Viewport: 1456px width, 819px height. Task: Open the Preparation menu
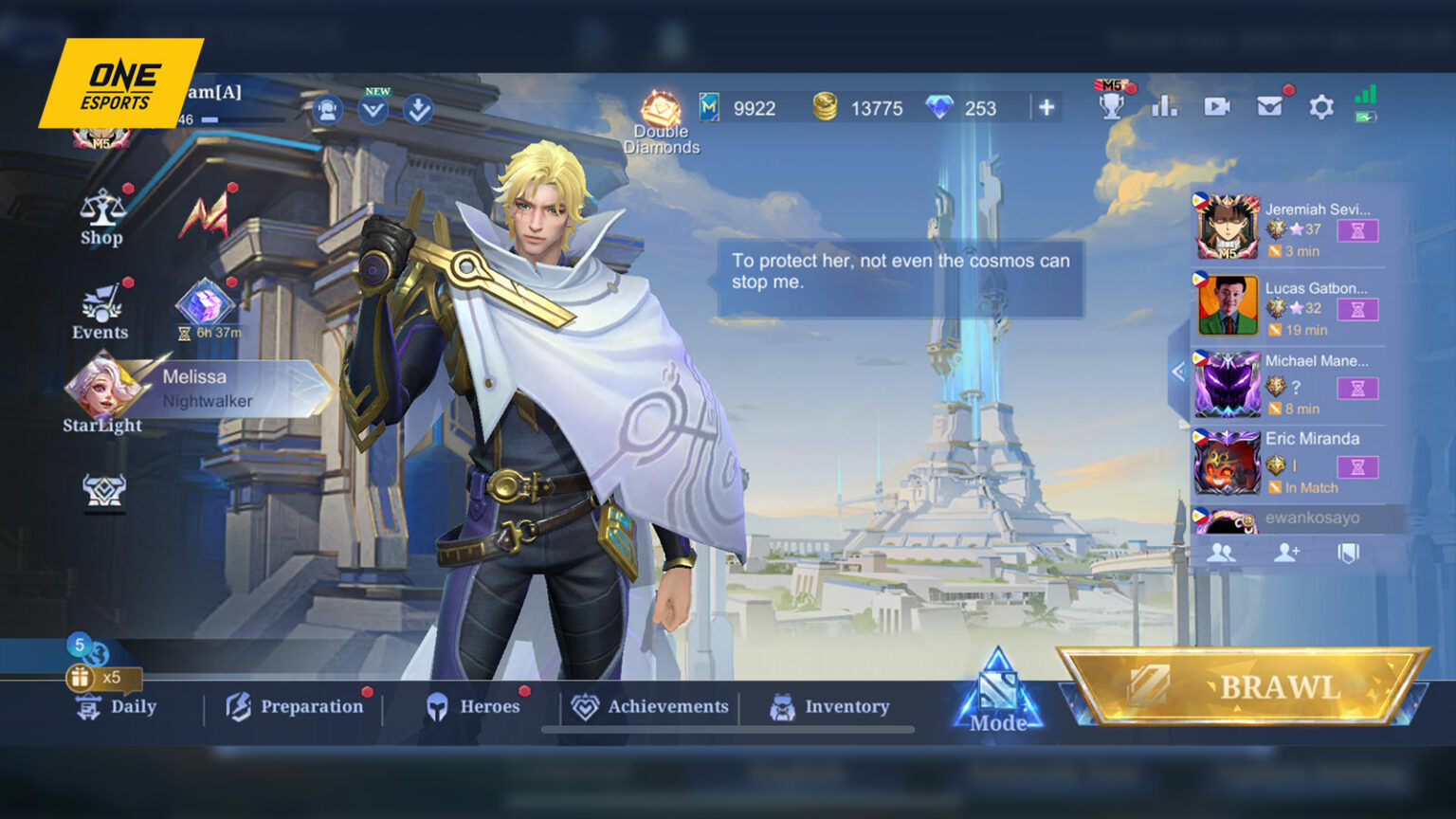[295, 706]
